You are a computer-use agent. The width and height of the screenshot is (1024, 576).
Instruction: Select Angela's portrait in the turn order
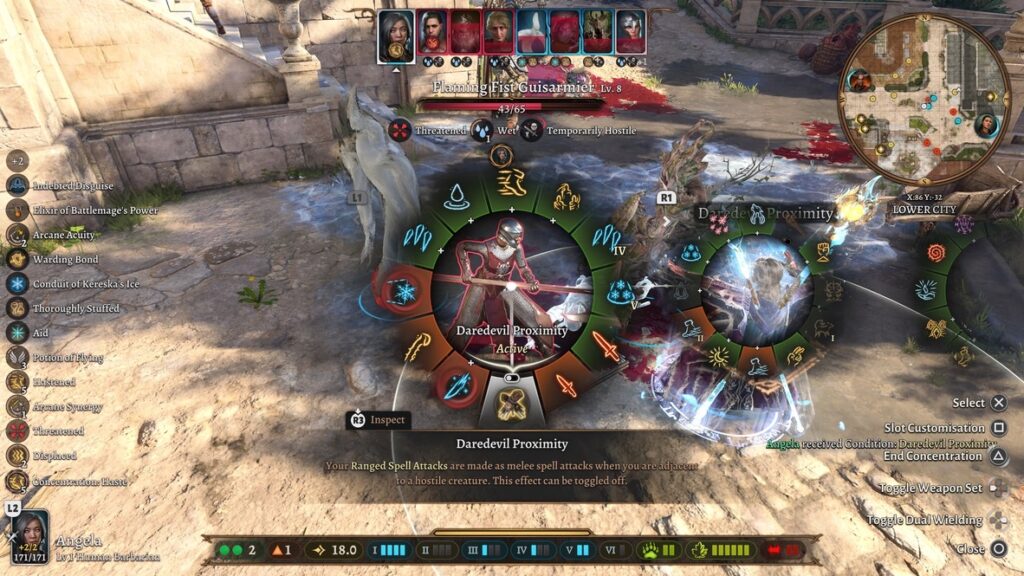396,36
